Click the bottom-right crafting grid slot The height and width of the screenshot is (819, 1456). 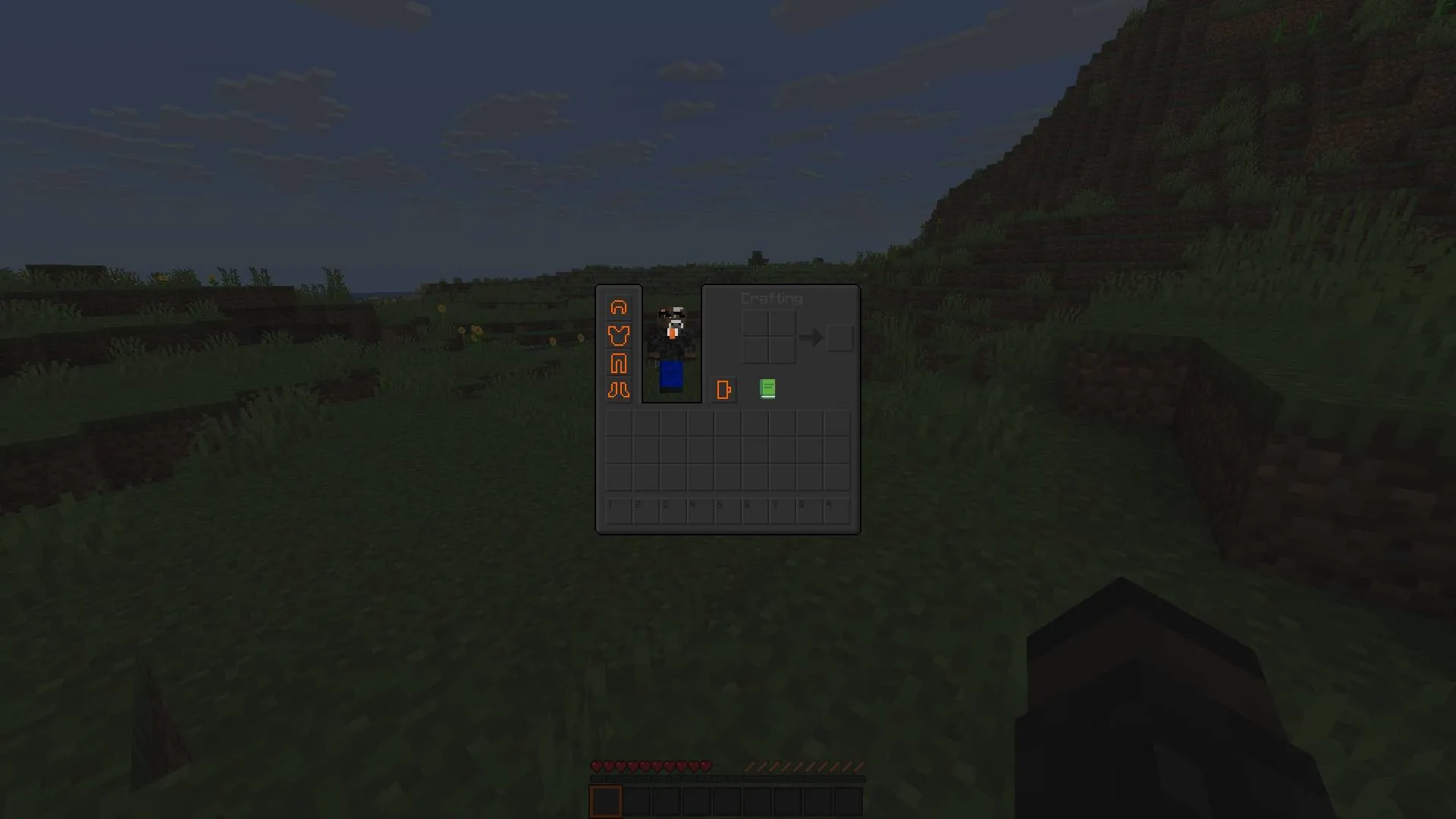click(782, 352)
